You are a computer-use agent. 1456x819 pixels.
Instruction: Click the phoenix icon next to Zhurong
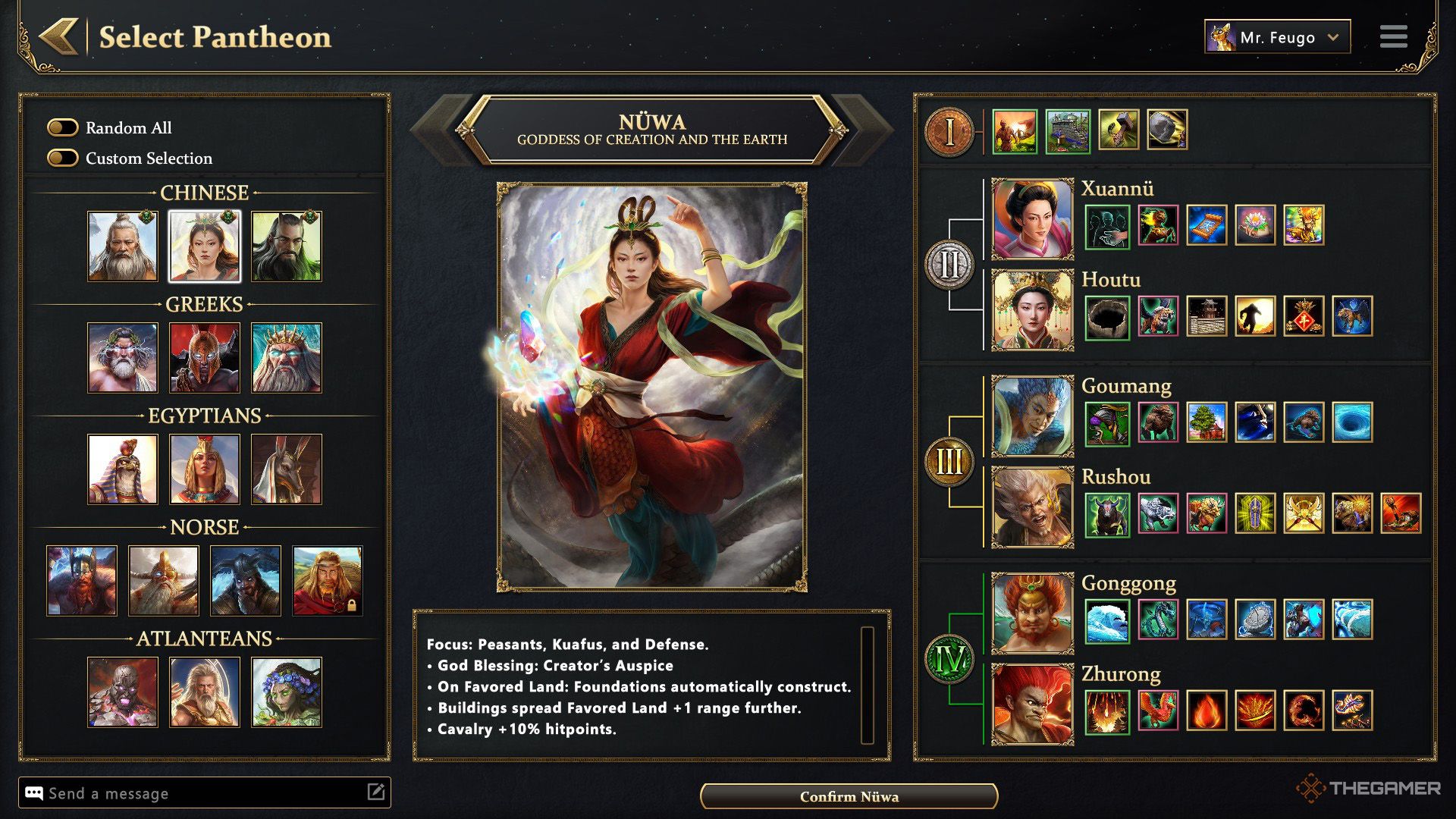coord(1156,713)
